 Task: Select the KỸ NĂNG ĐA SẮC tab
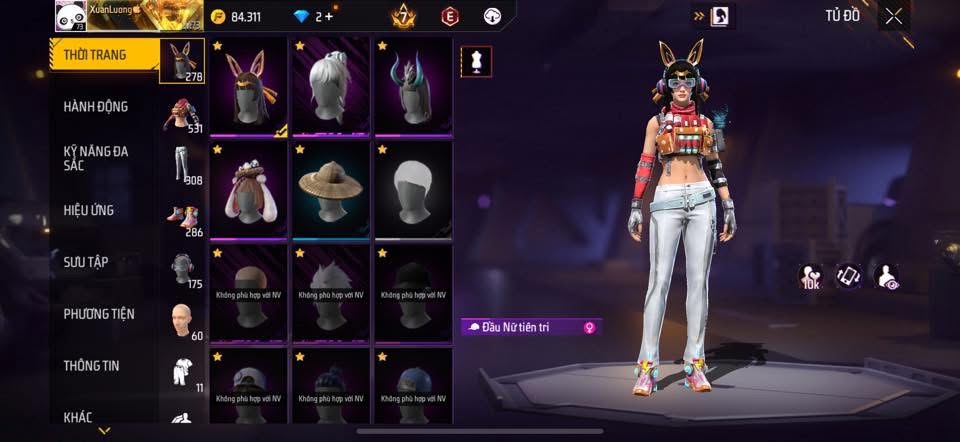(96, 158)
